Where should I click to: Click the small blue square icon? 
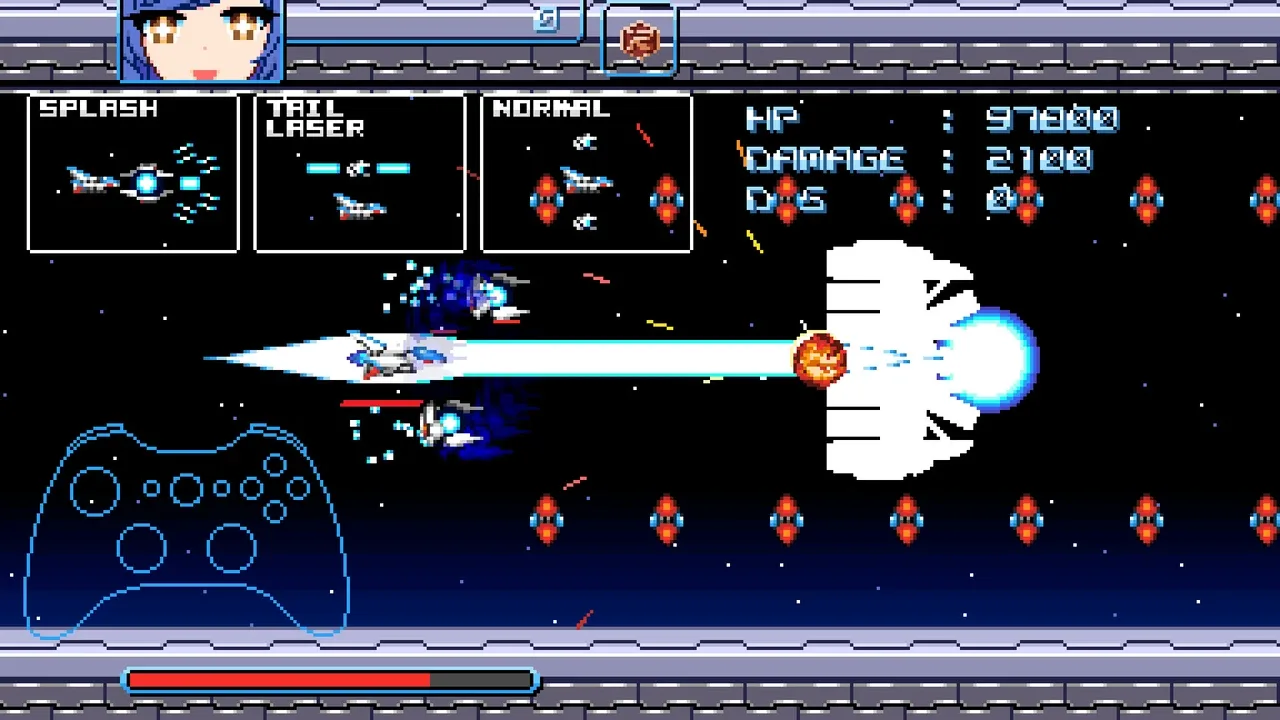pyautogui.click(x=546, y=19)
